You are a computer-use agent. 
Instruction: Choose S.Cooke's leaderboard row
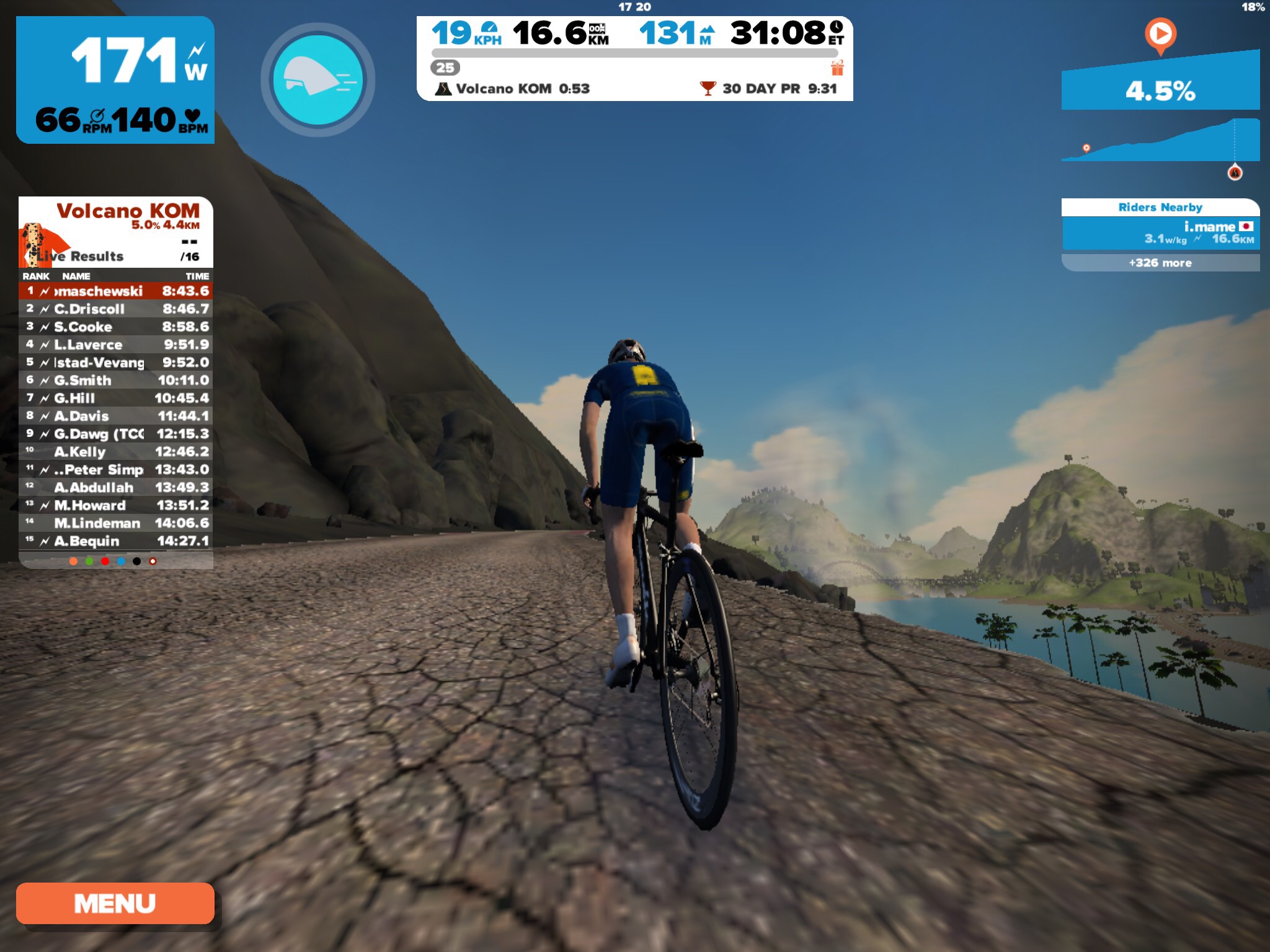click(116, 327)
